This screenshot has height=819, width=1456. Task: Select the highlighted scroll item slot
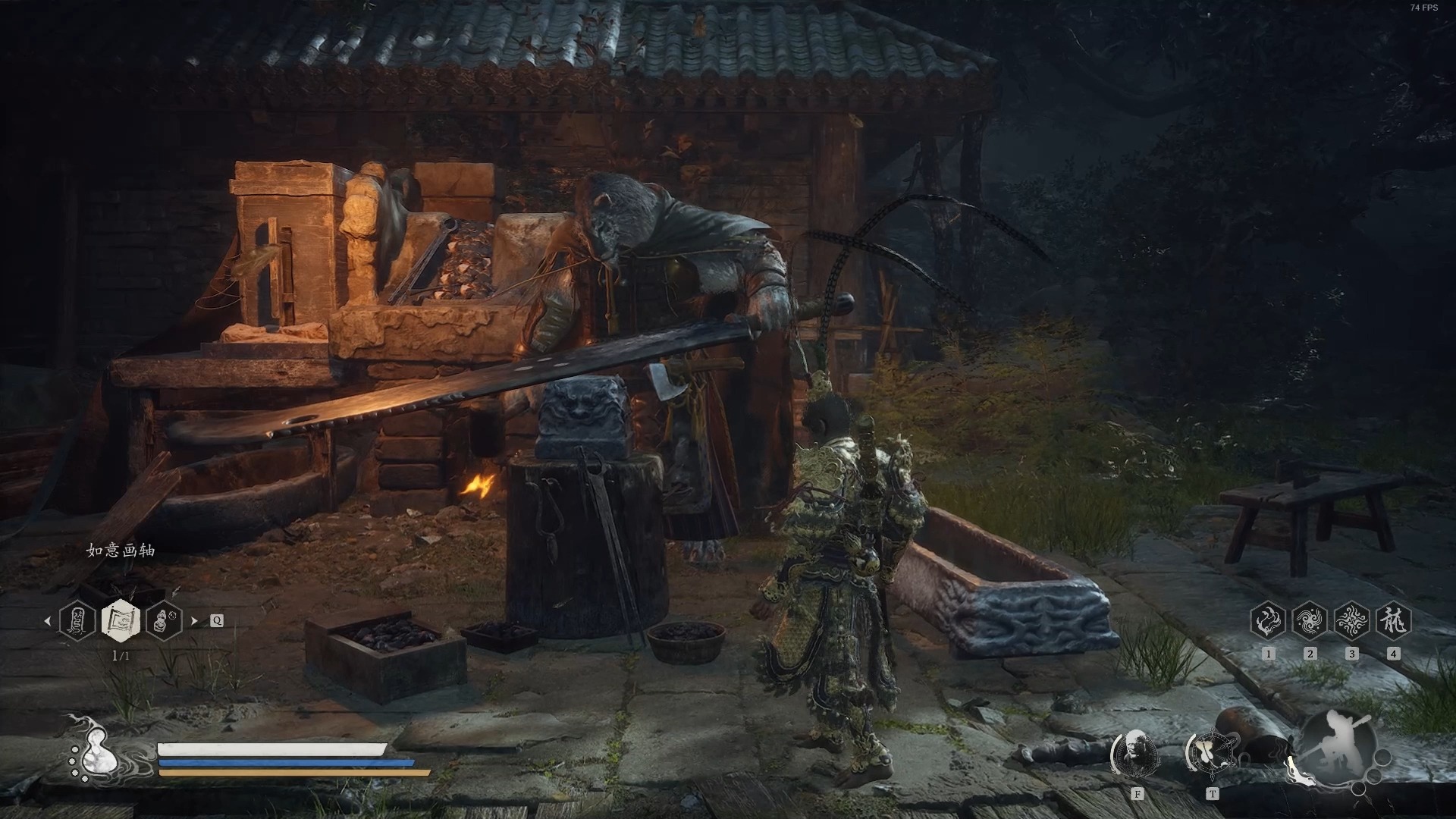(x=121, y=620)
